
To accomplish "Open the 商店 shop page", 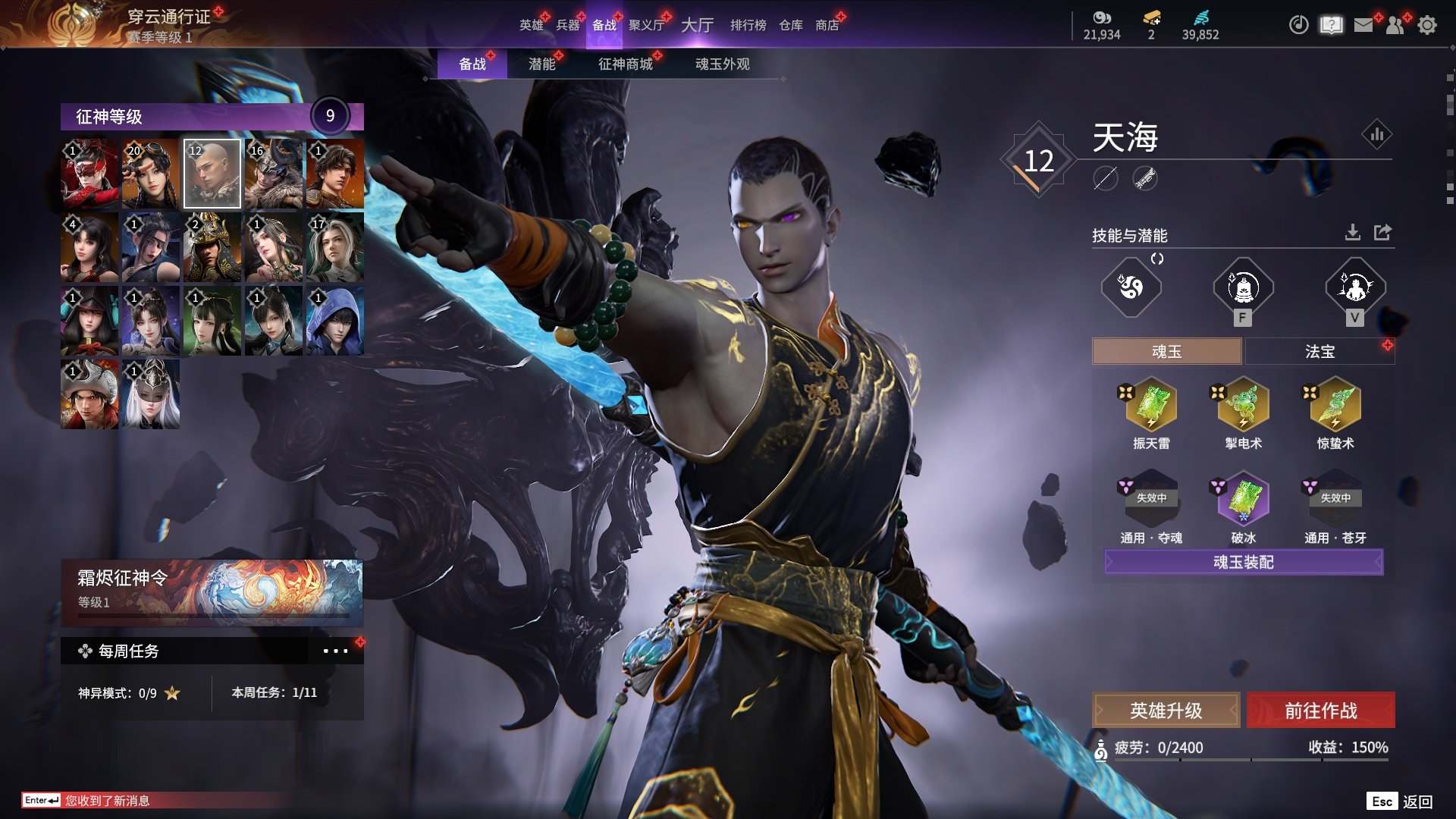I will (827, 25).
